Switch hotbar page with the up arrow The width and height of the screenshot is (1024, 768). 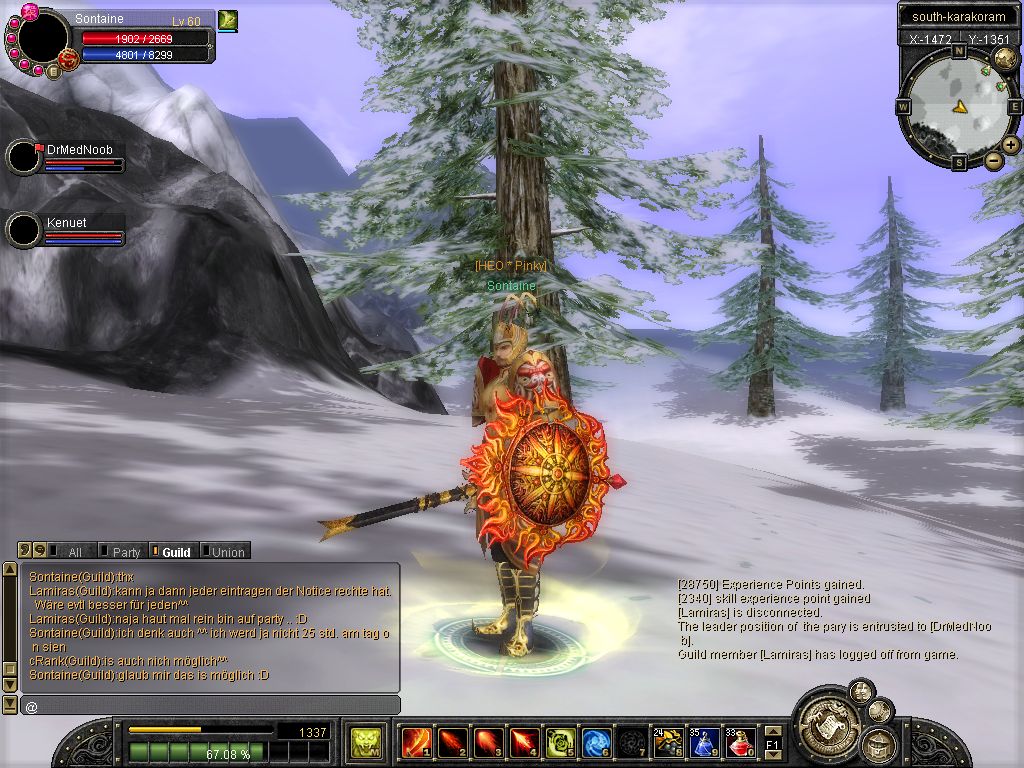point(772,733)
